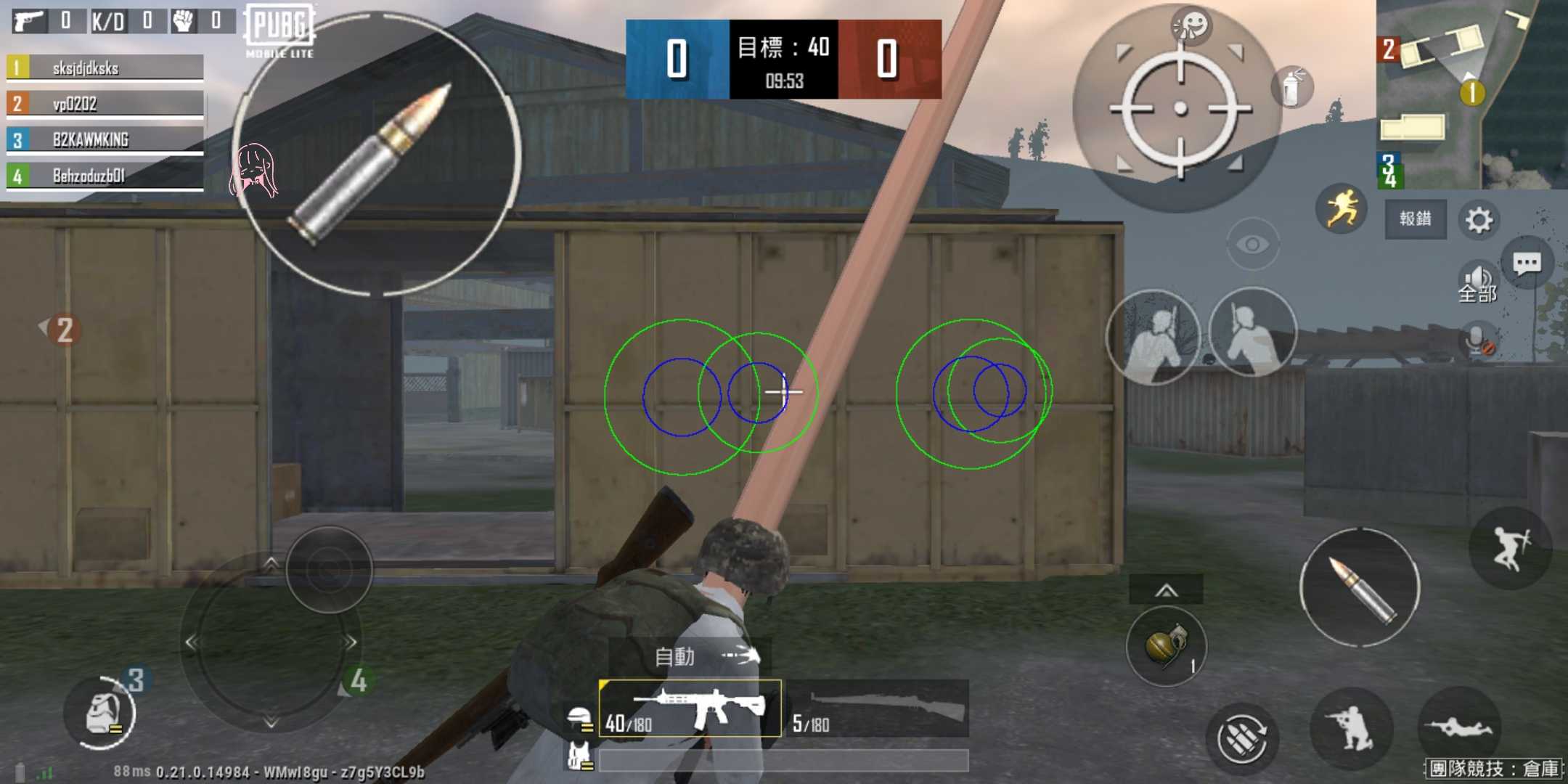This screenshot has height=784, width=1568.
Task: Throw the frag grenade
Action: click(x=1166, y=646)
